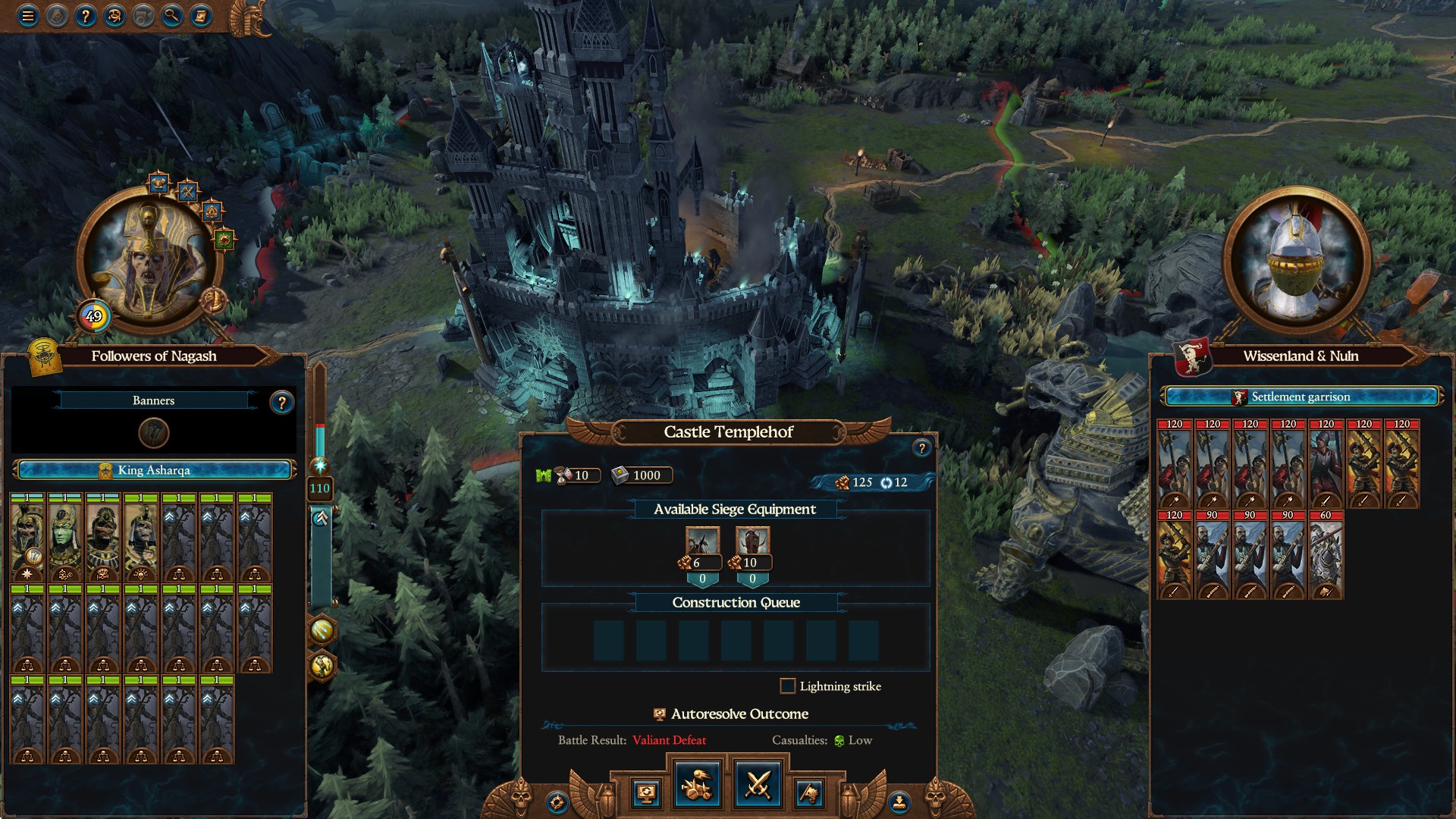Select the green-faced hero unit card
Viewport: 1456px width, 819px height.
click(66, 538)
